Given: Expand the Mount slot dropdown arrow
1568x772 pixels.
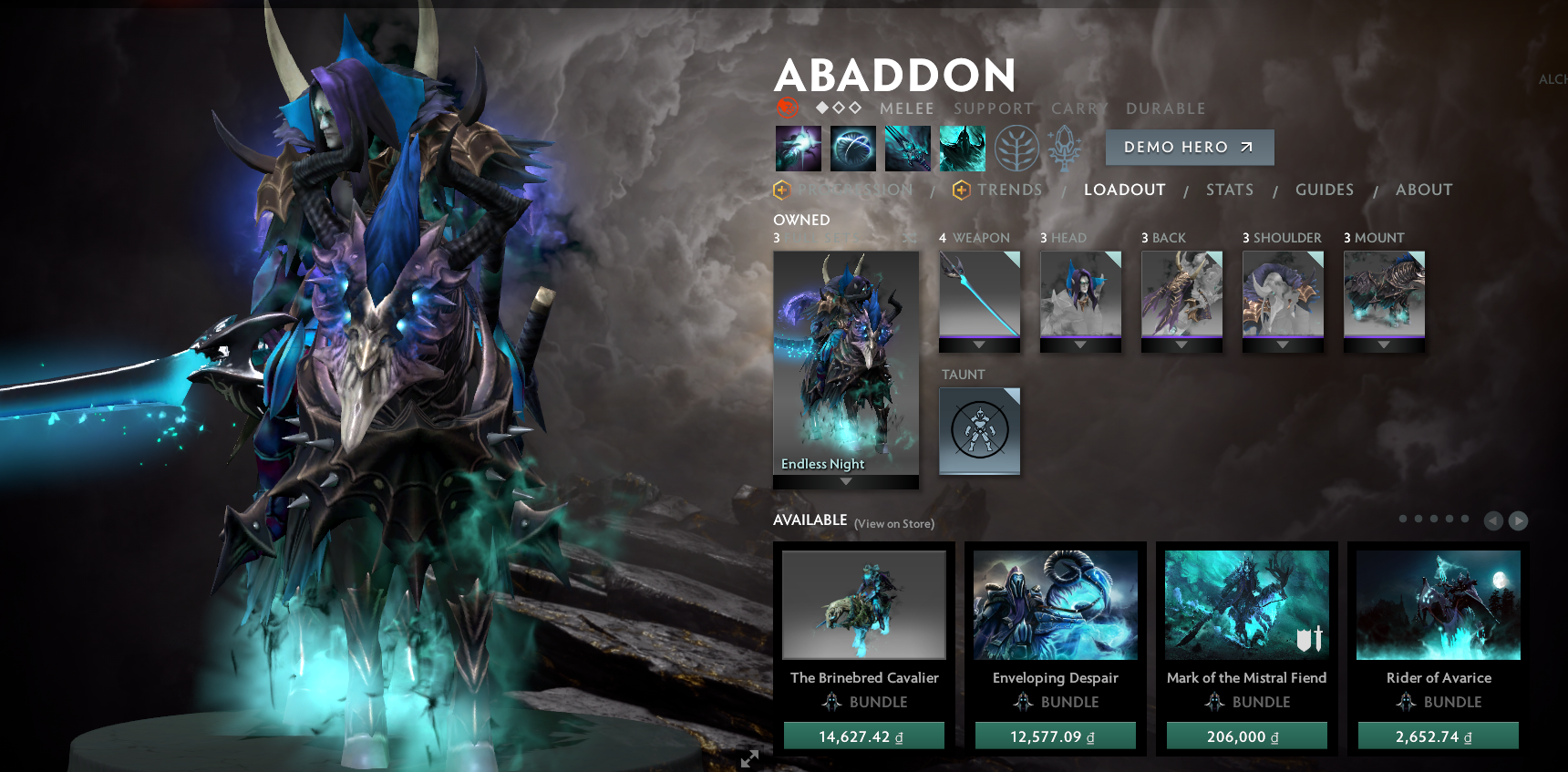Looking at the screenshot, I should [1383, 345].
